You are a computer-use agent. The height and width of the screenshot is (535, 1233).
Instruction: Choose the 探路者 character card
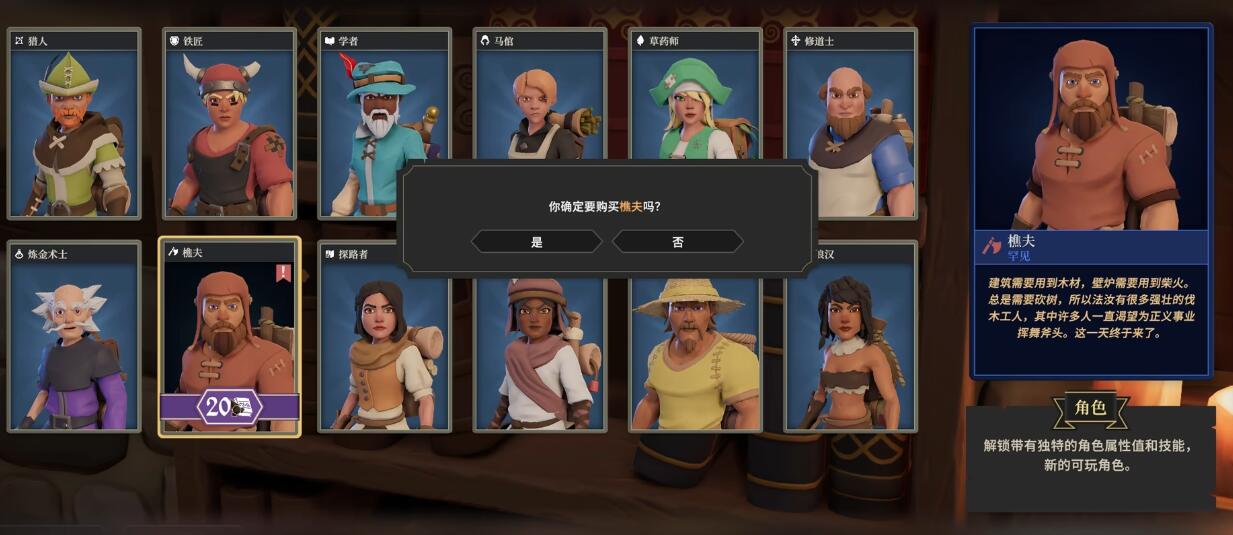coord(383,350)
